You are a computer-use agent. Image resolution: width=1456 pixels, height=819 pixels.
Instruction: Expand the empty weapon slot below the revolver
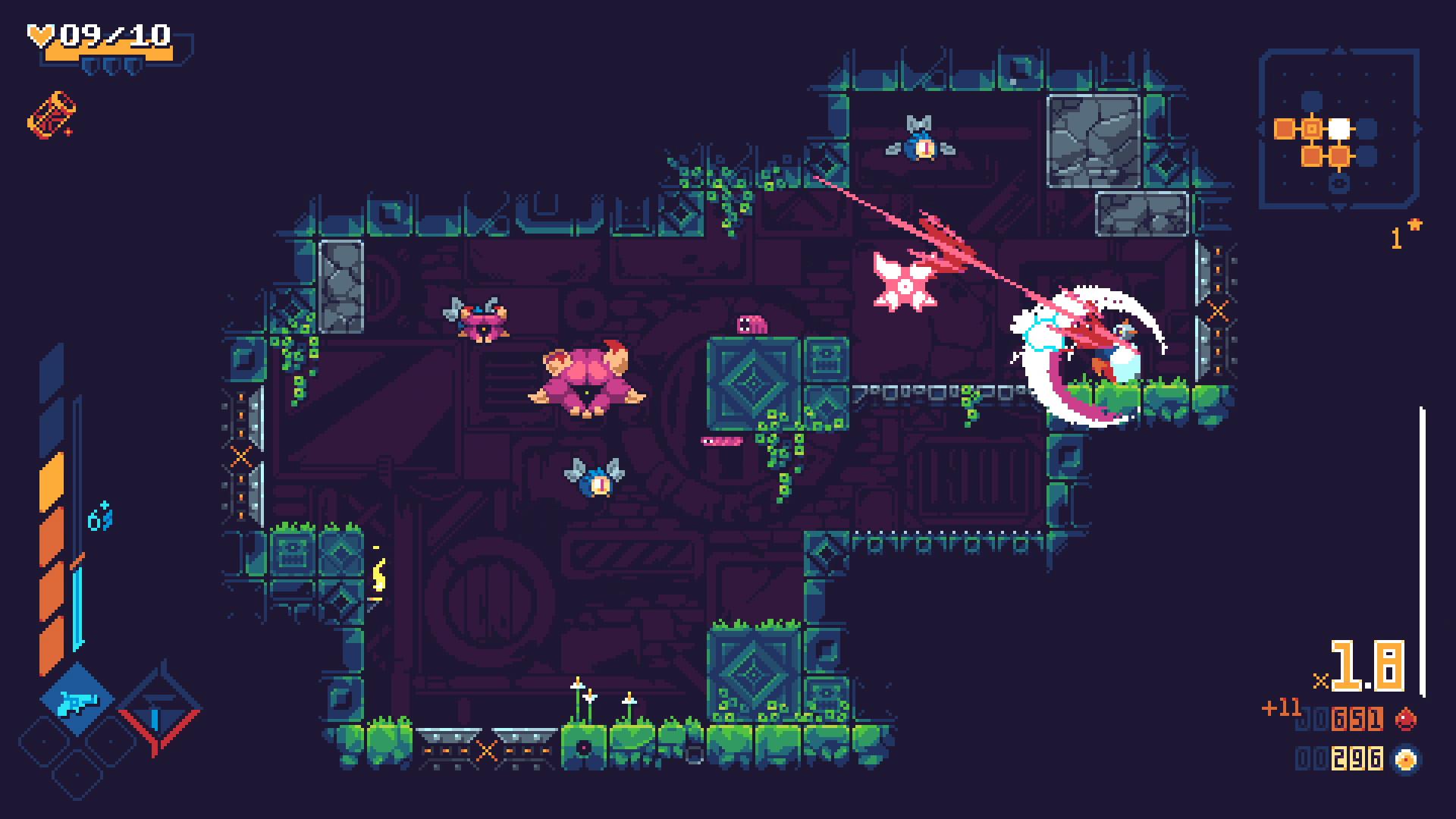pyautogui.click(x=77, y=774)
